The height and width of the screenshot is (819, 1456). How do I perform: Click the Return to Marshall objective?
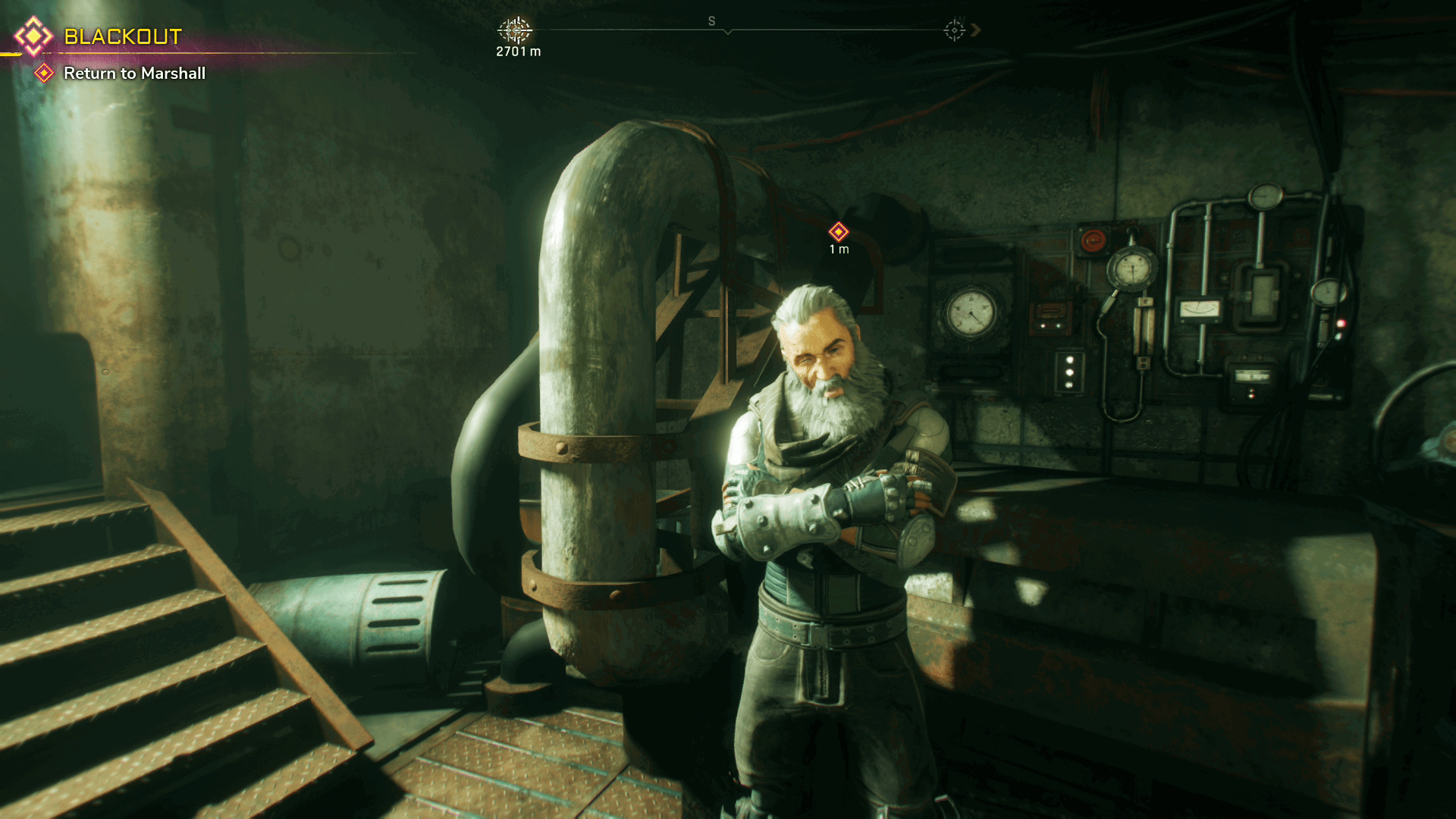[134, 74]
